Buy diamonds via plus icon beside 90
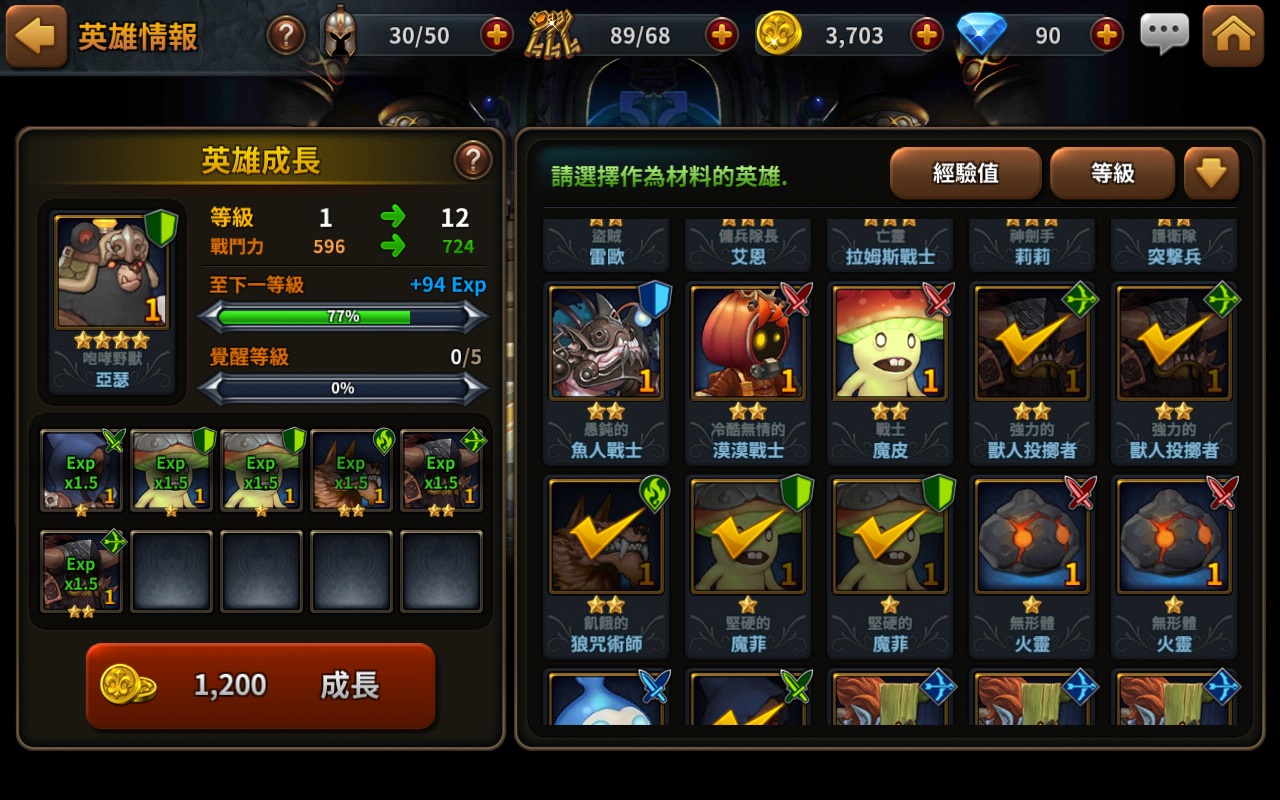1280x800 pixels. 1105,33
